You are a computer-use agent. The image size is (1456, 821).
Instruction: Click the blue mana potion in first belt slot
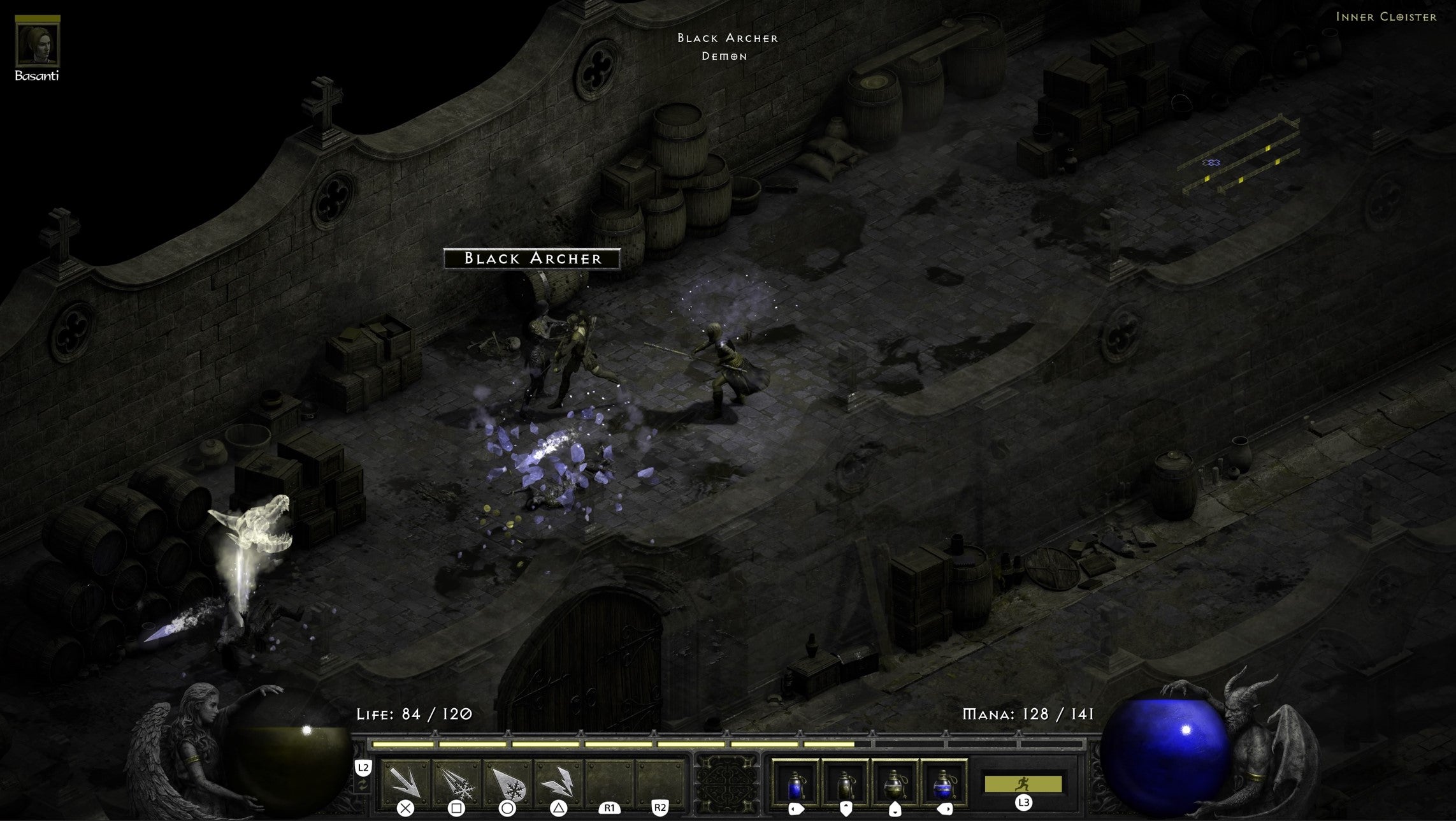click(x=795, y=785)
